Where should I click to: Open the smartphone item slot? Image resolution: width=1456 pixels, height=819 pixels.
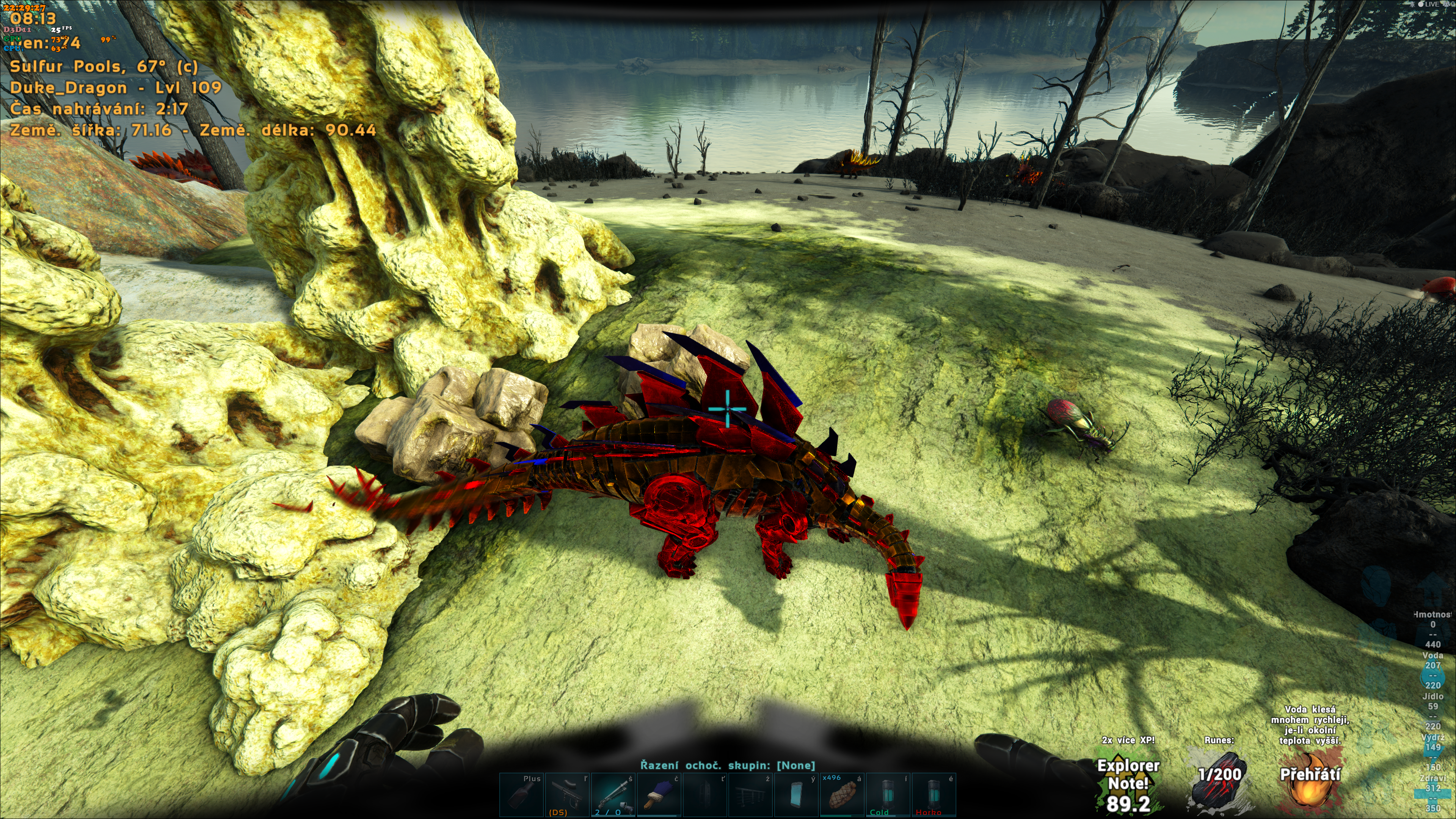click(x=796, y=795)
